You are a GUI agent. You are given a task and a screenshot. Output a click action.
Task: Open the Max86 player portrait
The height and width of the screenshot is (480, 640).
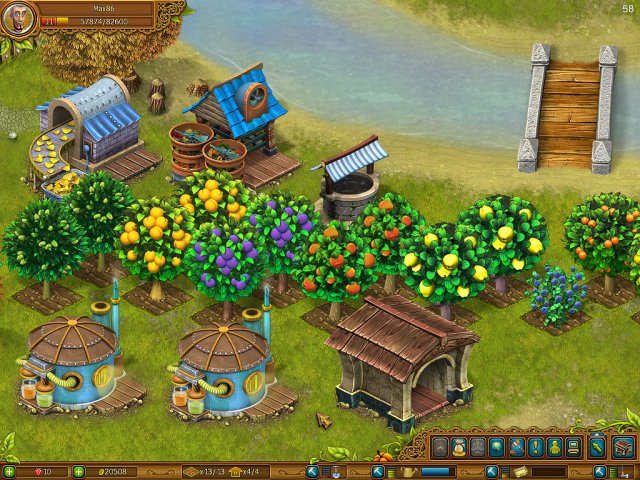[18, 19]
